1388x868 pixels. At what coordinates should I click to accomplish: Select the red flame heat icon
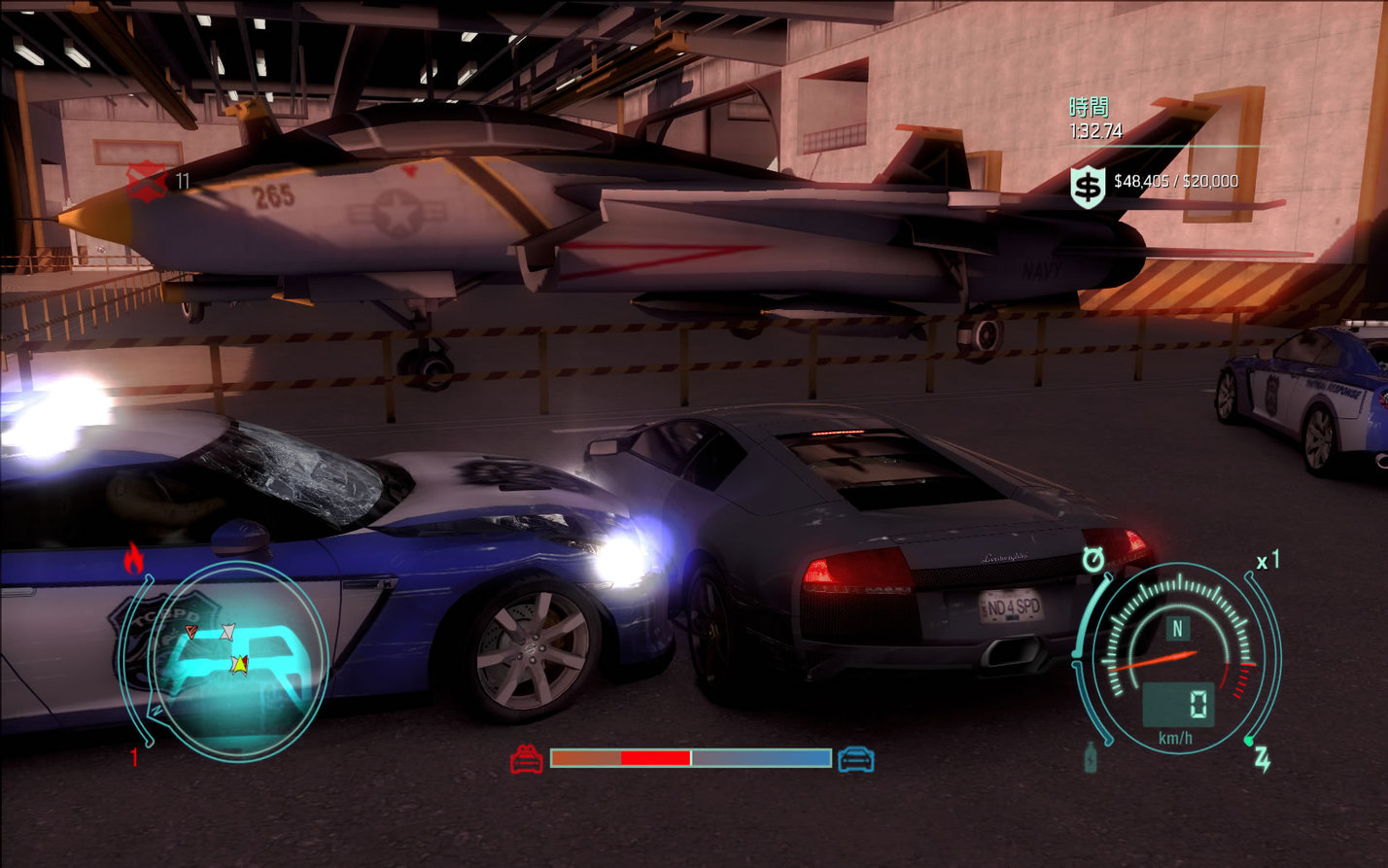pos(133,558)
